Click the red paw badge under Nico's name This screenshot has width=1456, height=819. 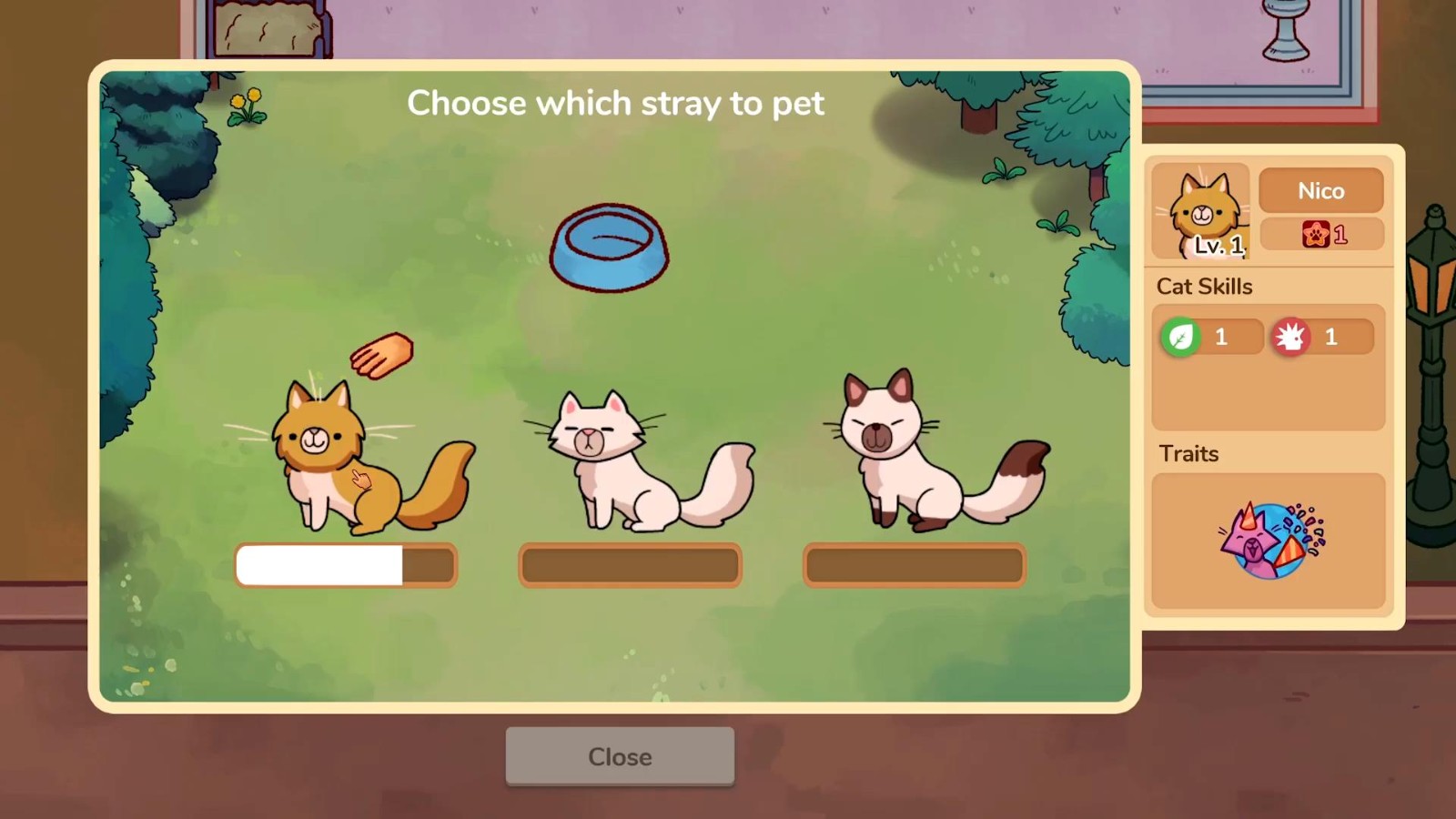pyautogui.click(x=1316, y=235)
